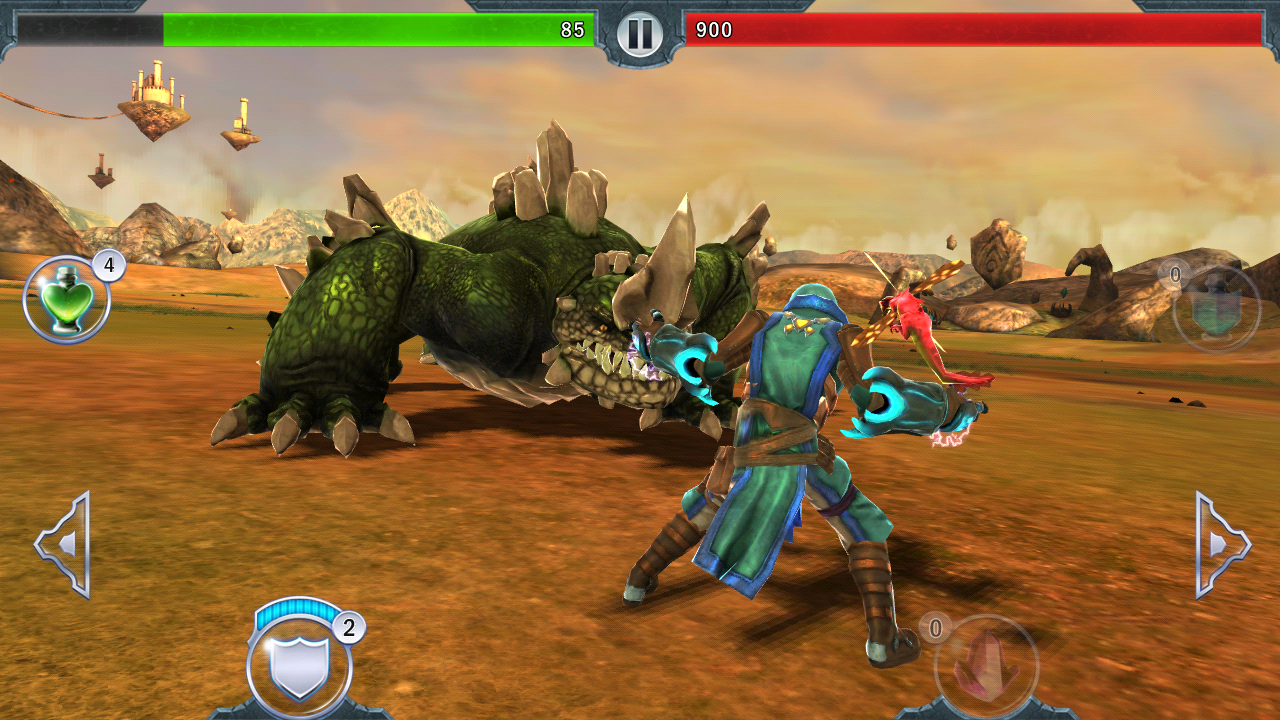Tap the faded red crystal ability

[986, 666]
